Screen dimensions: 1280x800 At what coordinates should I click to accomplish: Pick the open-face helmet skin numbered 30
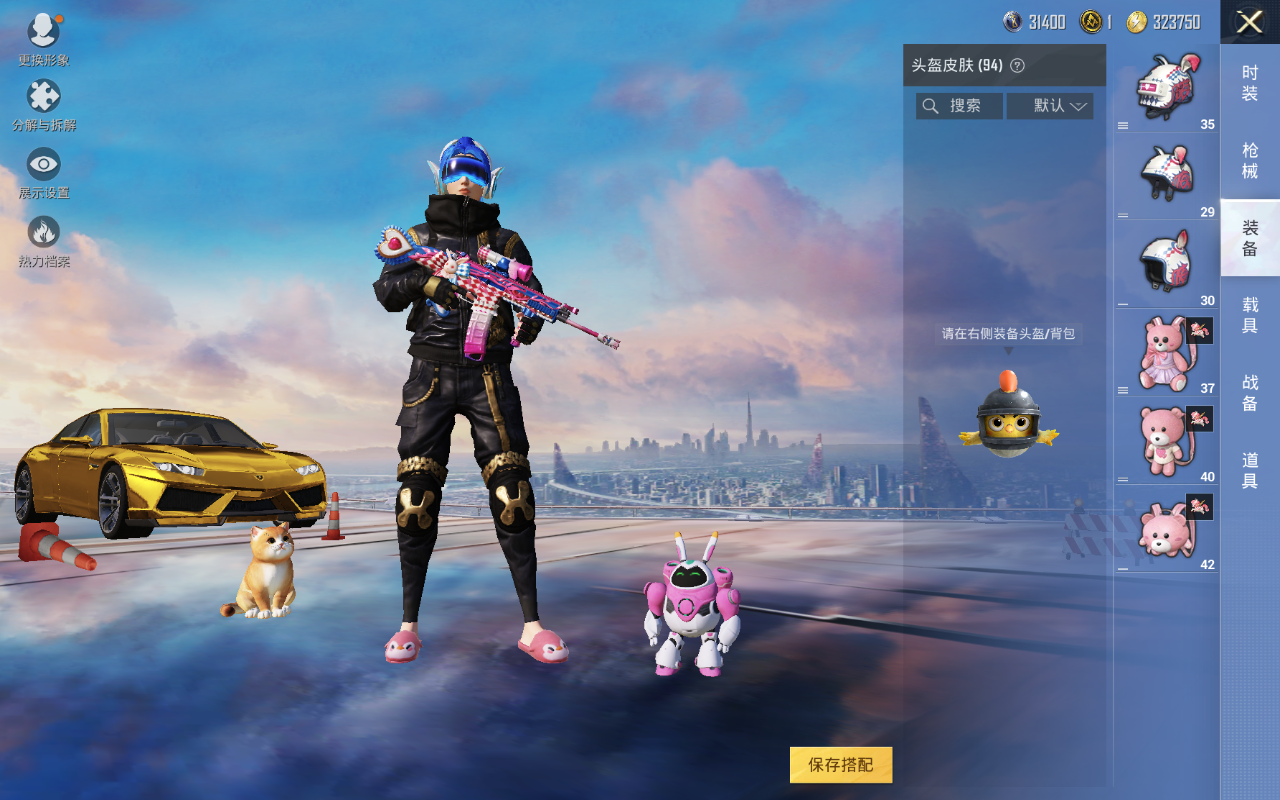[1165, 263]
